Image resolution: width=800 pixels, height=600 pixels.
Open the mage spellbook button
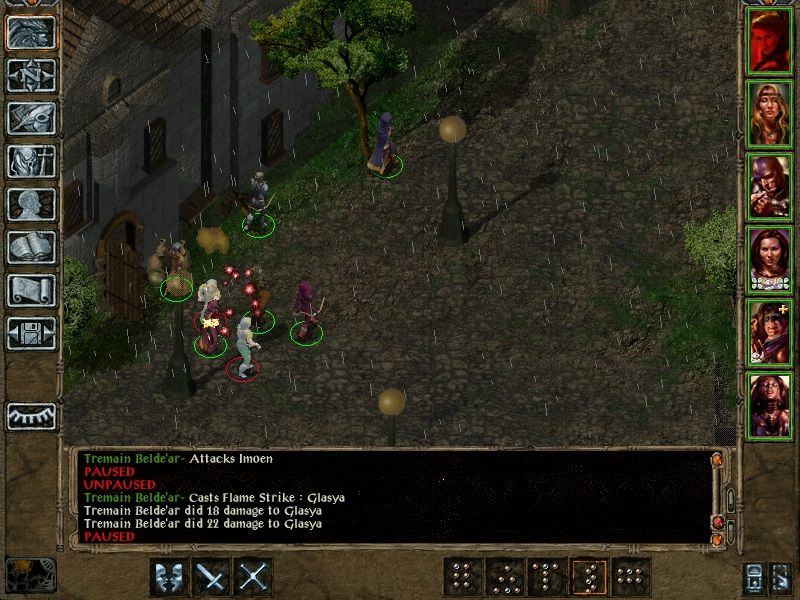(x=32, y=247)
